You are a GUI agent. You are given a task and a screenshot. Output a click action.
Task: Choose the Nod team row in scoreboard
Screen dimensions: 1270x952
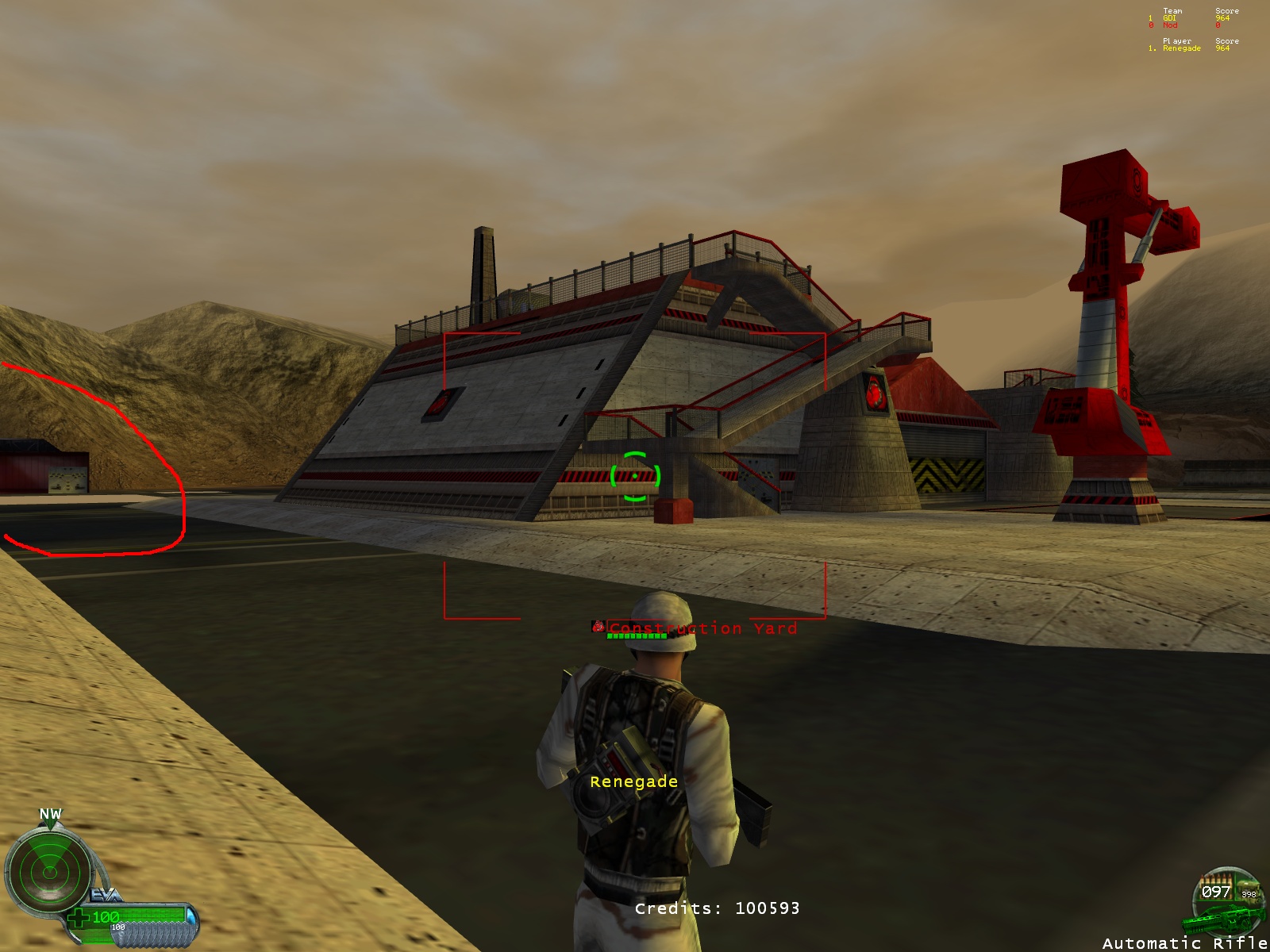(x=1170, y=25)
